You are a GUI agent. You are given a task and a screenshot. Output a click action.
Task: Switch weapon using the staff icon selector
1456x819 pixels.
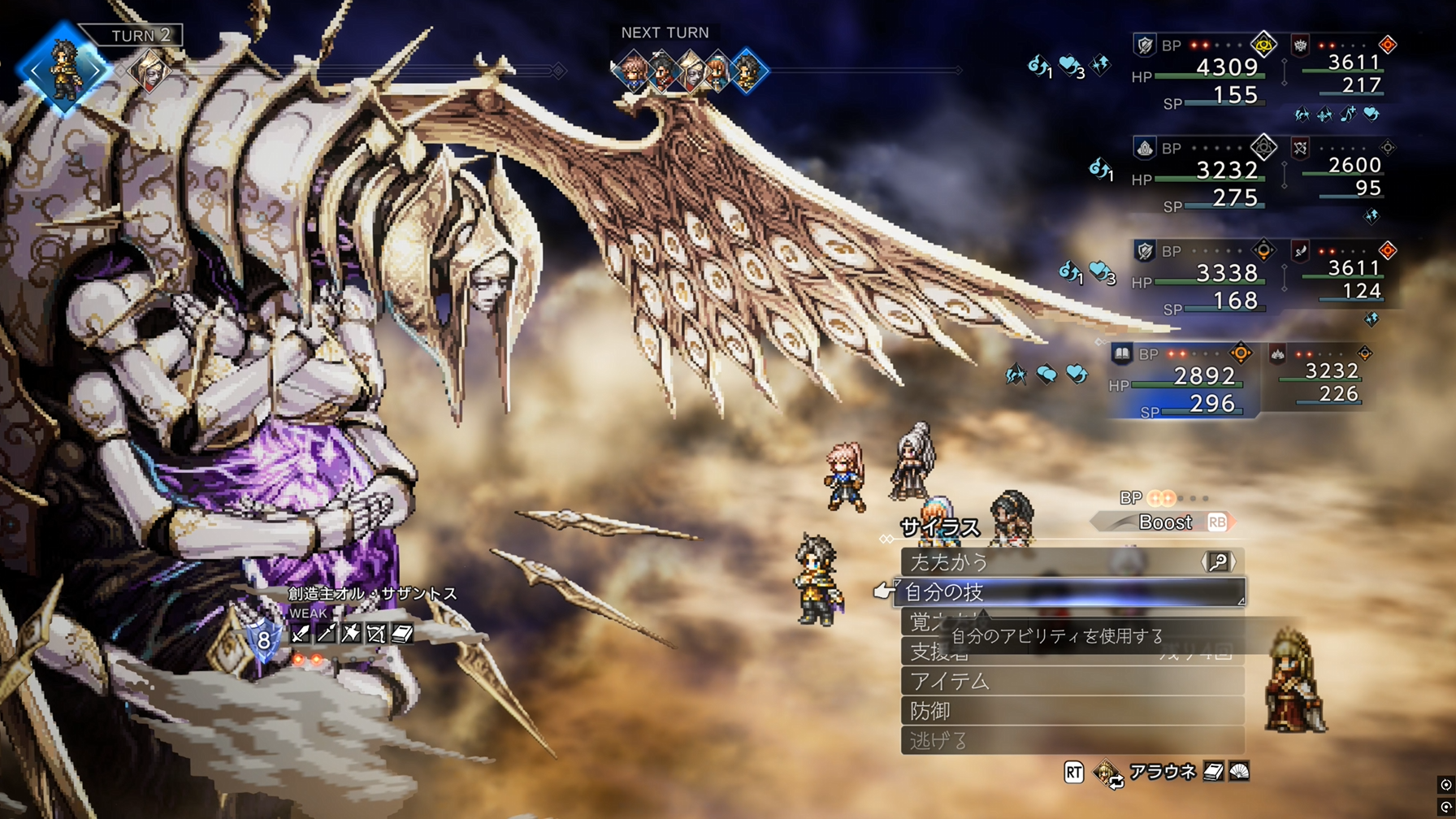1218,561
